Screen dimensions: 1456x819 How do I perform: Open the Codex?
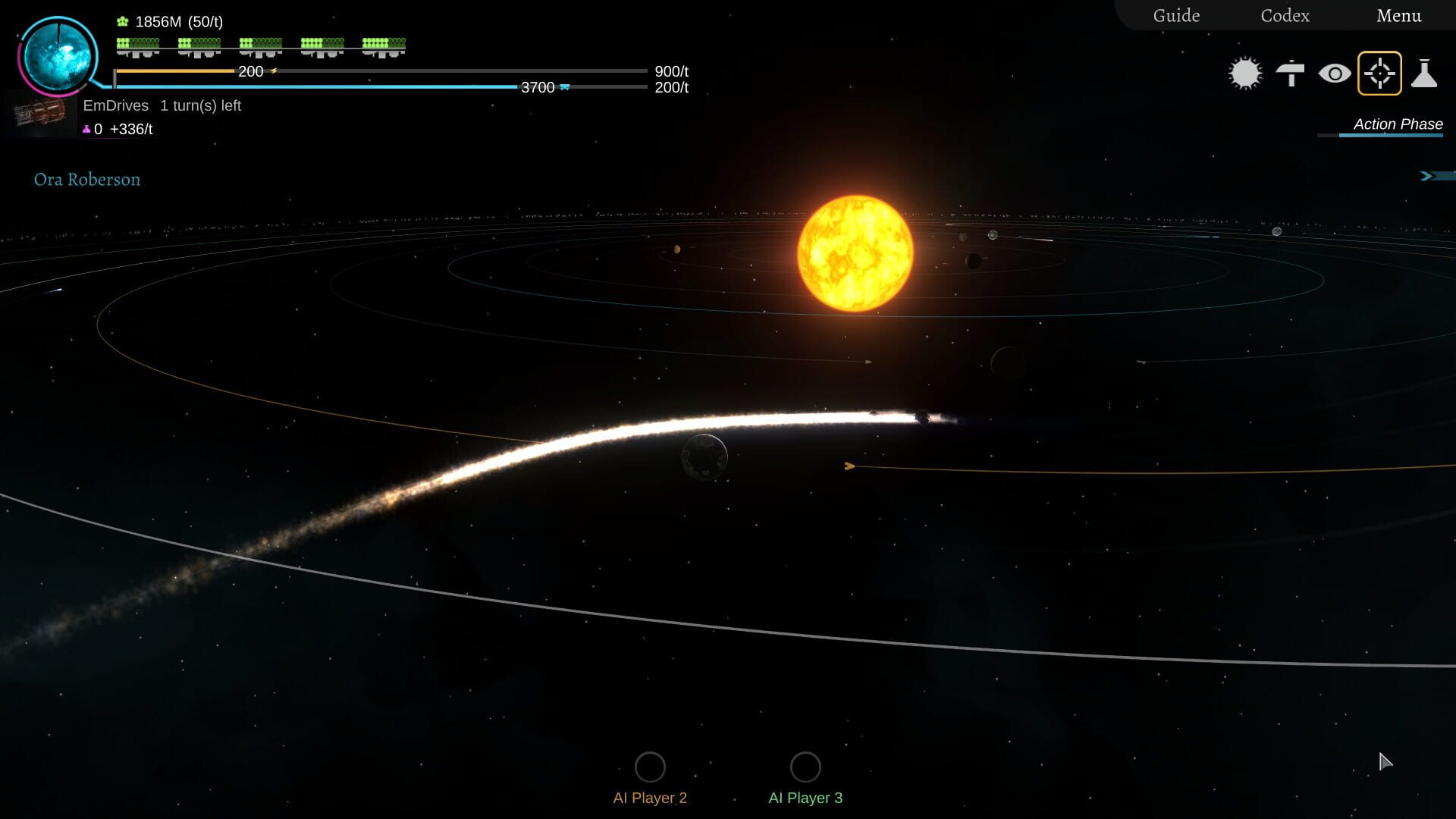1285,15
